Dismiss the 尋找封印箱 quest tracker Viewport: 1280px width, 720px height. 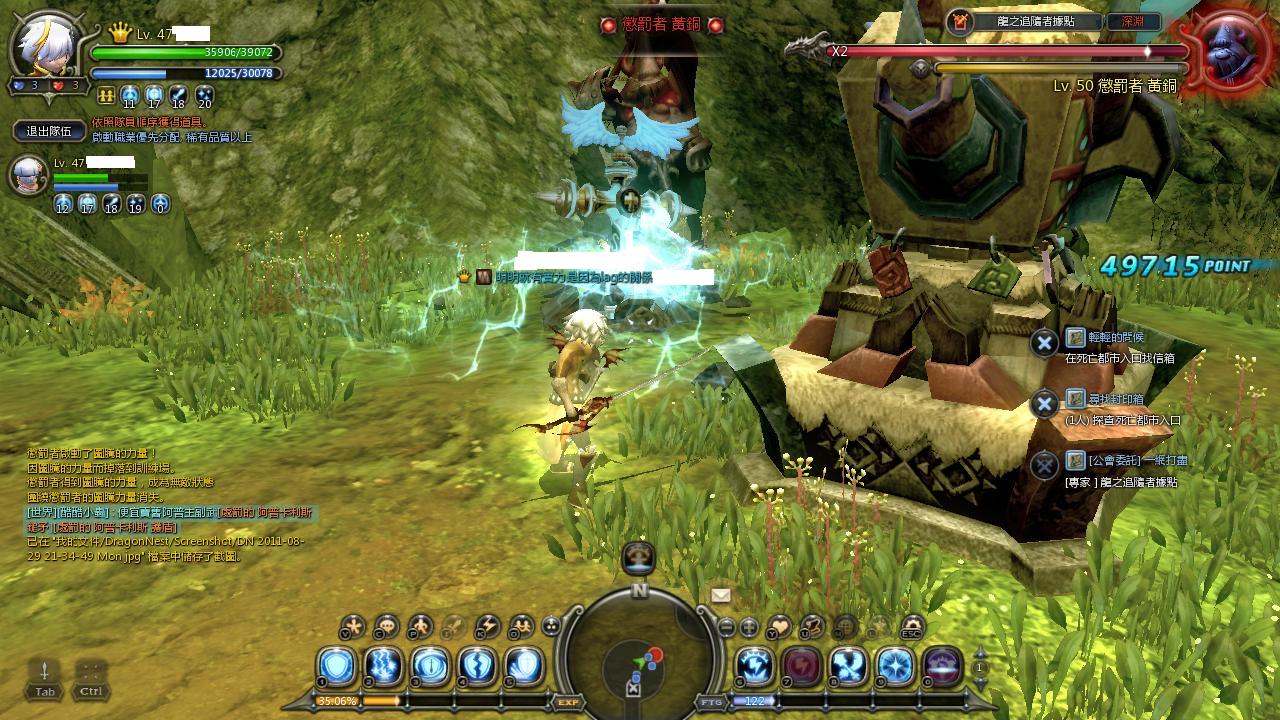1044,404
